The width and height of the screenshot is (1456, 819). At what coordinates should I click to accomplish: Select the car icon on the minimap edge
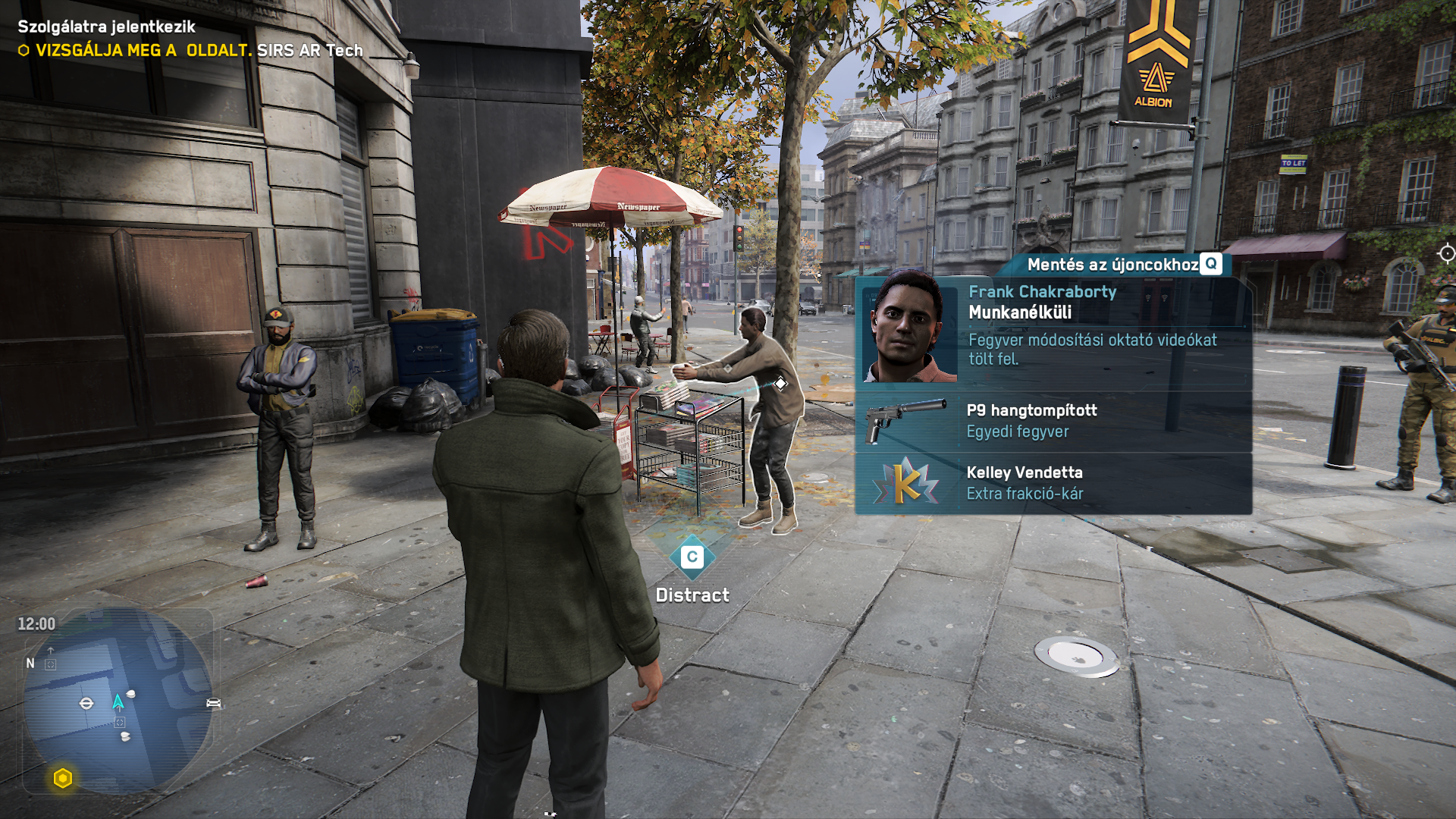click(213, 703)
